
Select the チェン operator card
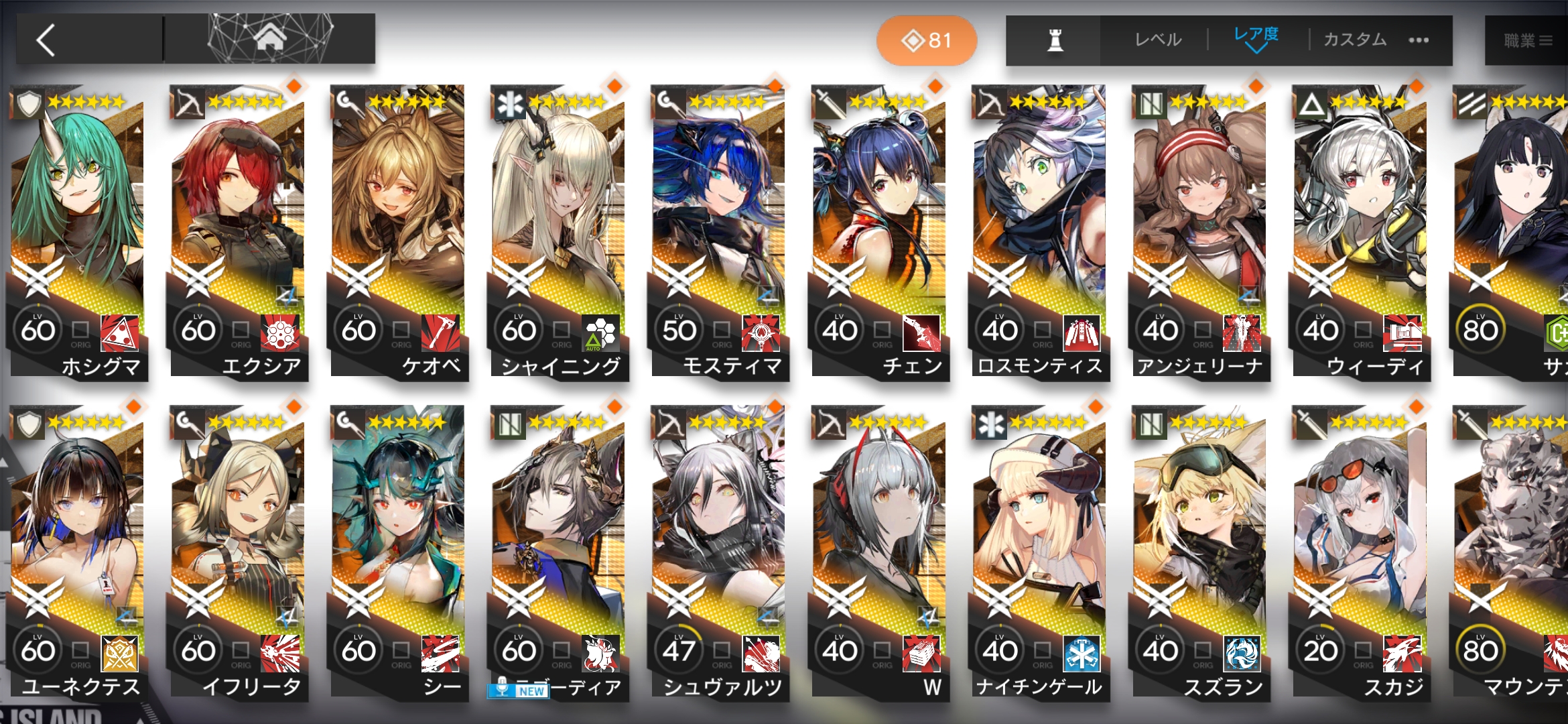[879, 228]
